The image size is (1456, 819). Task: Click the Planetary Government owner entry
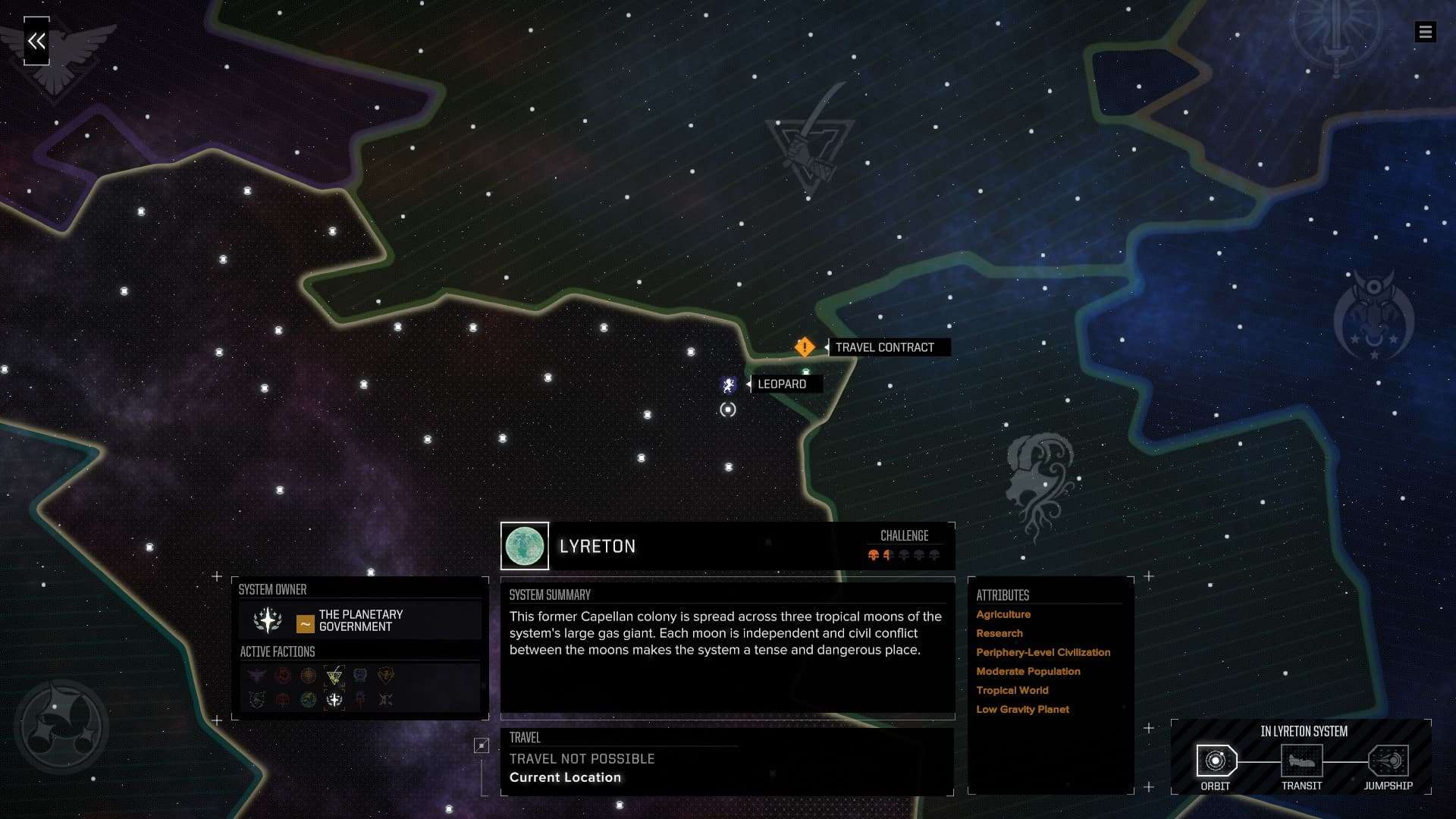[x=360, y=621]
